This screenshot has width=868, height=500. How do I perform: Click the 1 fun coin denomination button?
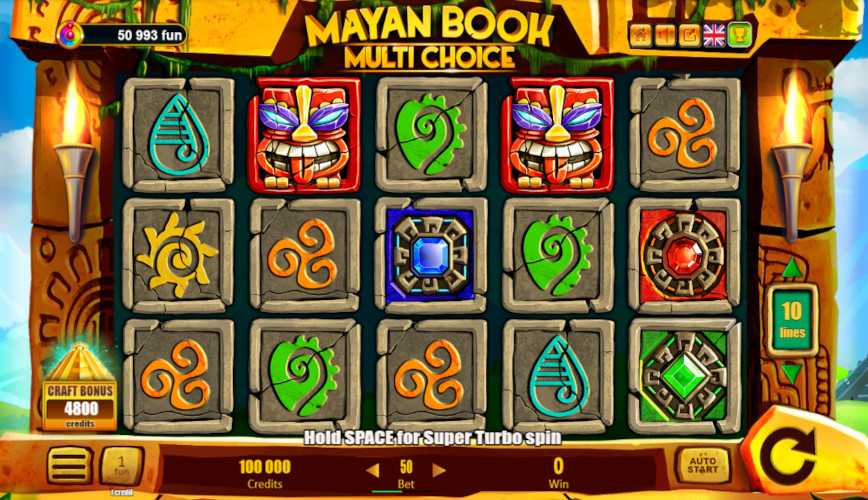tap(122, 465)
